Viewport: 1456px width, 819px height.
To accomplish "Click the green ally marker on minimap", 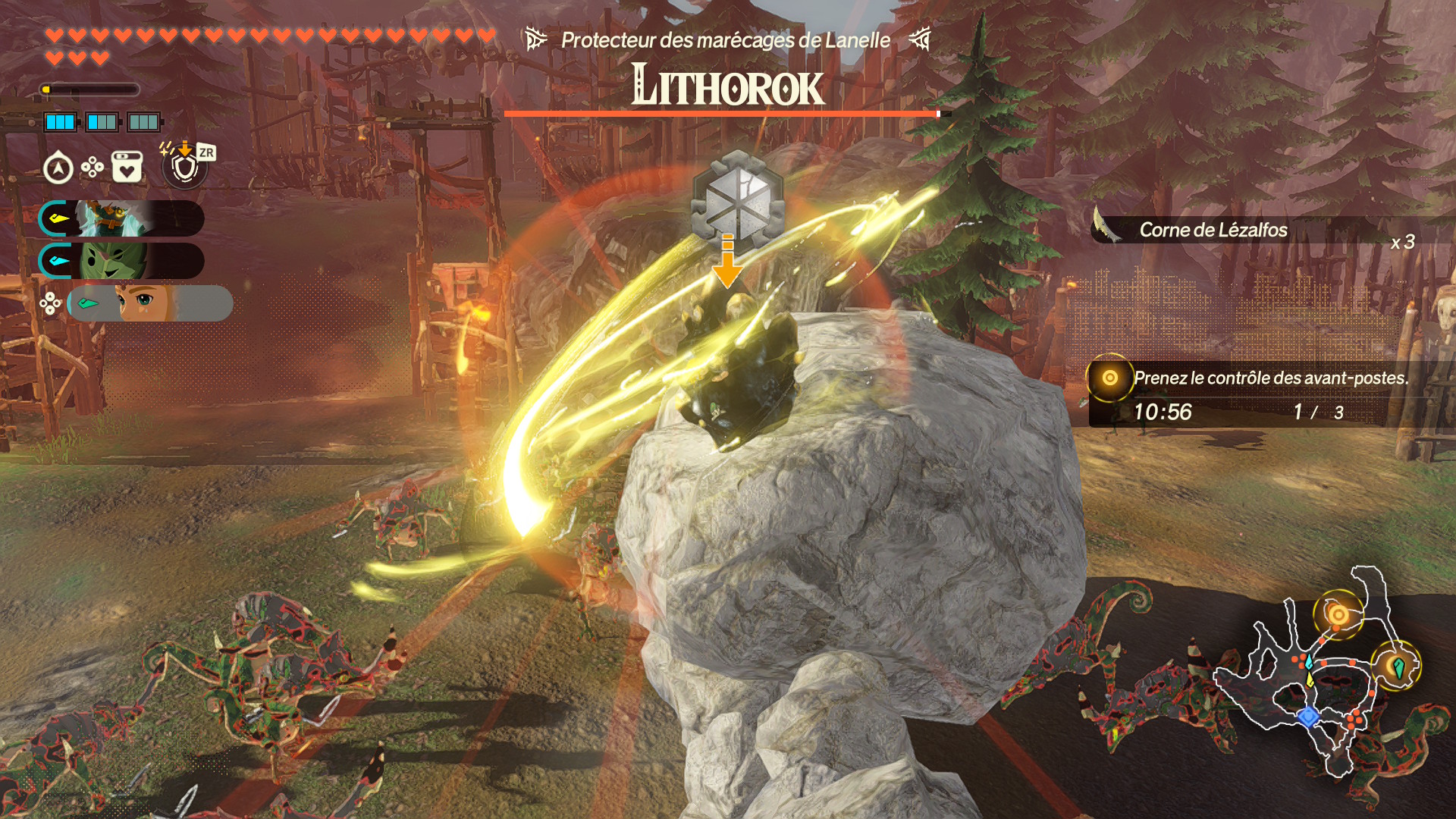I will pos(1398,667).
